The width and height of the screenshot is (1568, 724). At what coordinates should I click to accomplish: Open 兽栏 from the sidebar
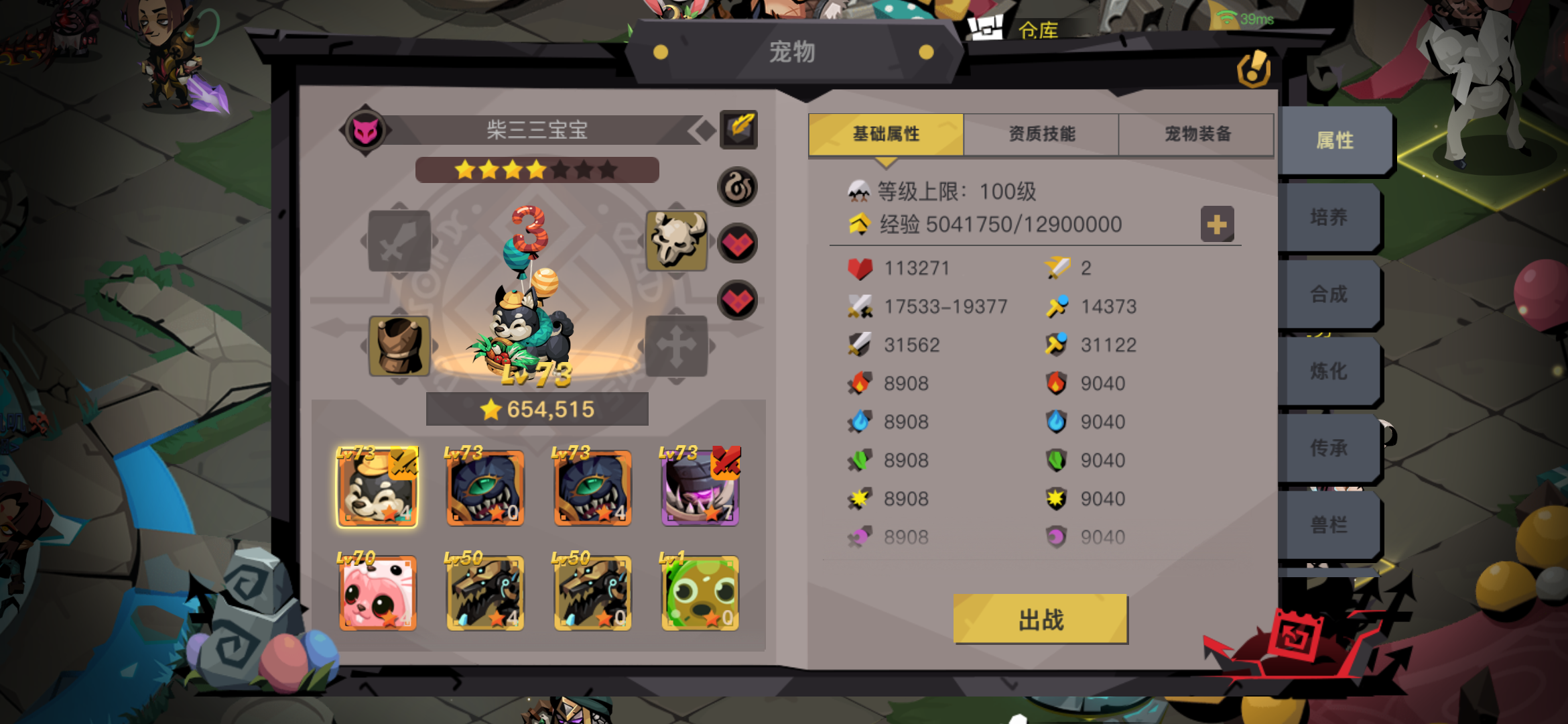pos(1333,524)
